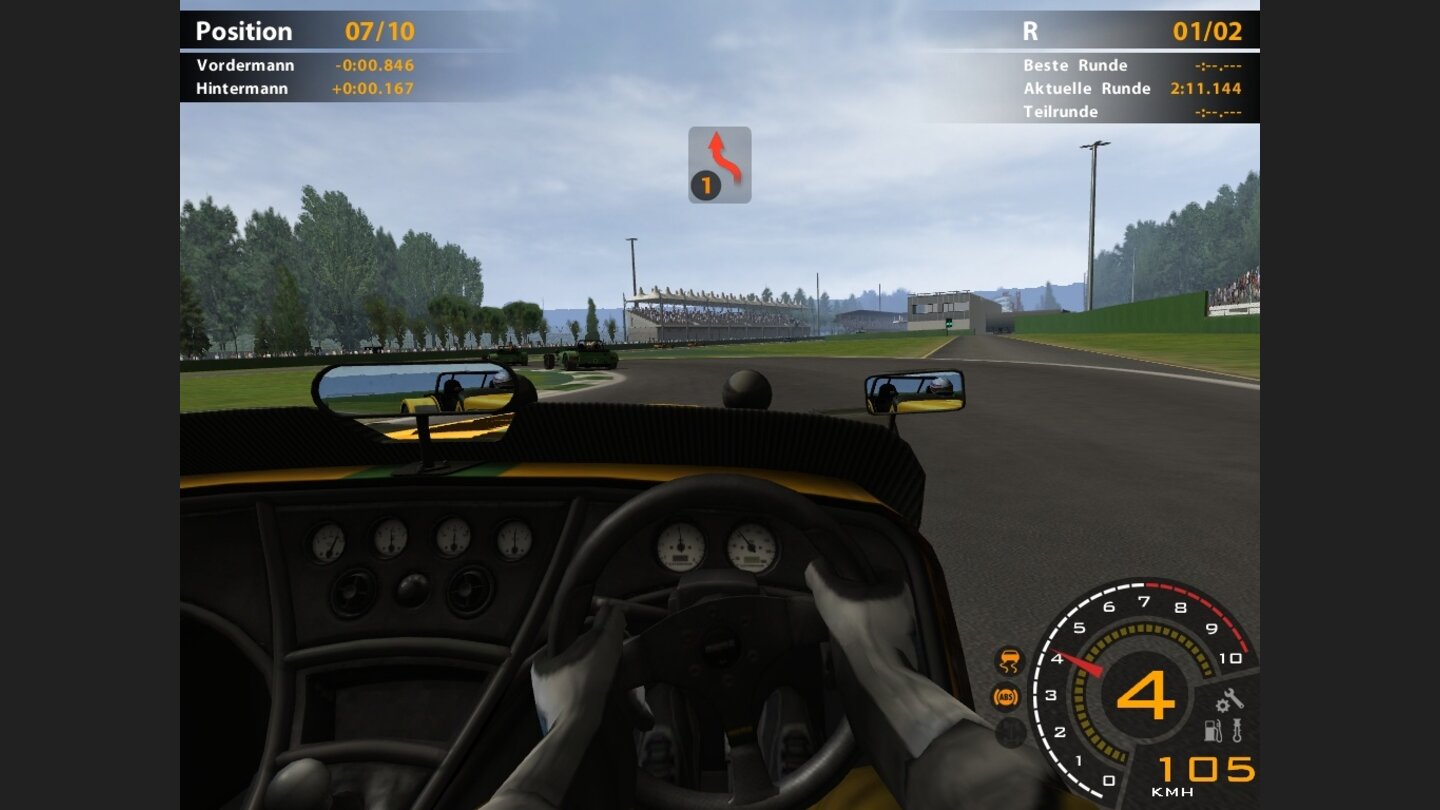Click the dimmed engine warning icon below ABS

pyautogui.click(x=1009, y=733)
